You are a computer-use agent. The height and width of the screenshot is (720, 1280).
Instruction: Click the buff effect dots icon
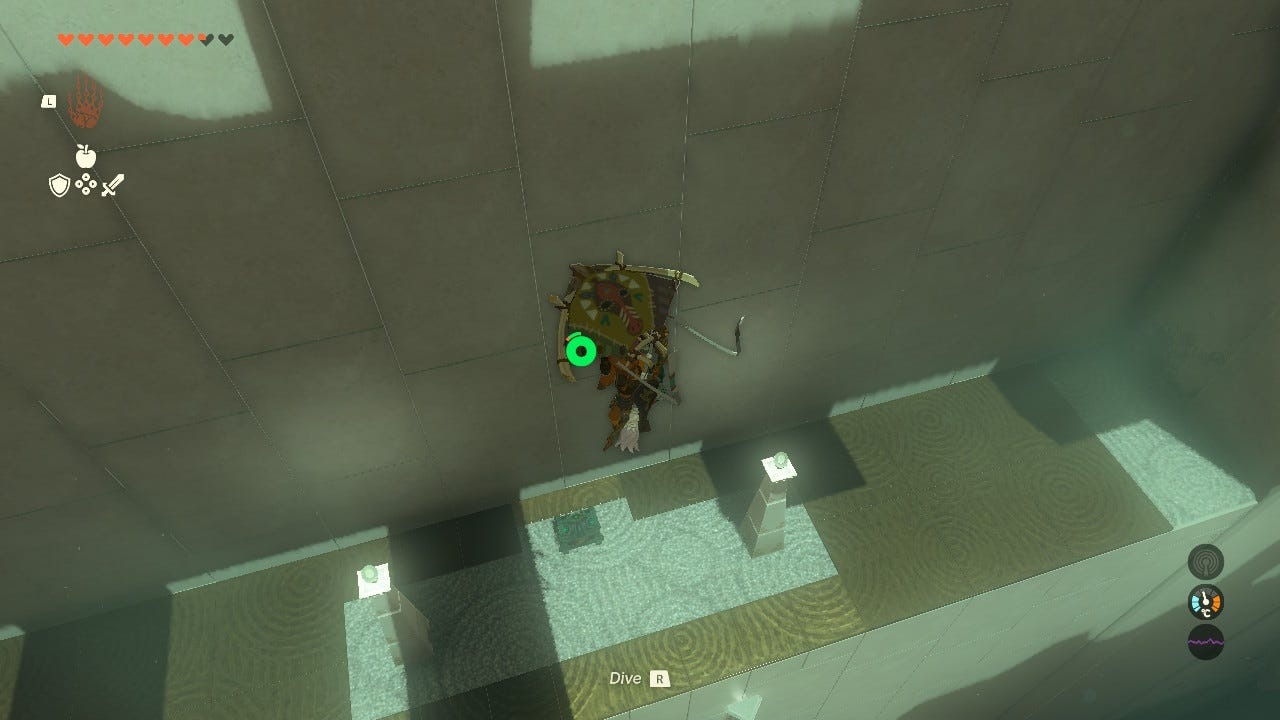(x=86, y=183)
